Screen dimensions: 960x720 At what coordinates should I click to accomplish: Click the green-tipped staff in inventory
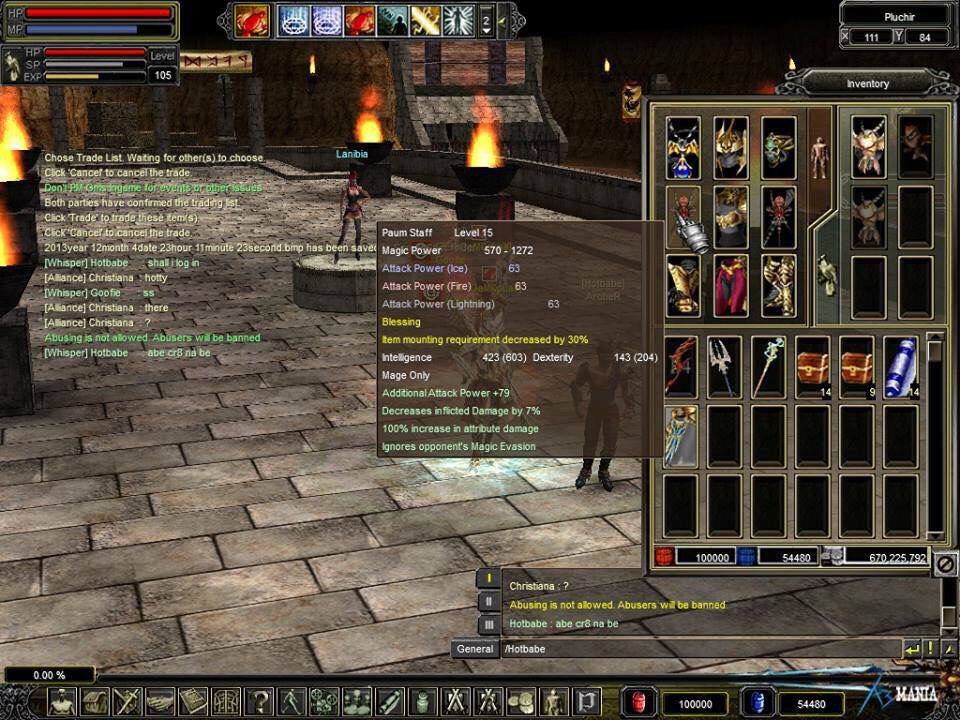coord(768,365)
